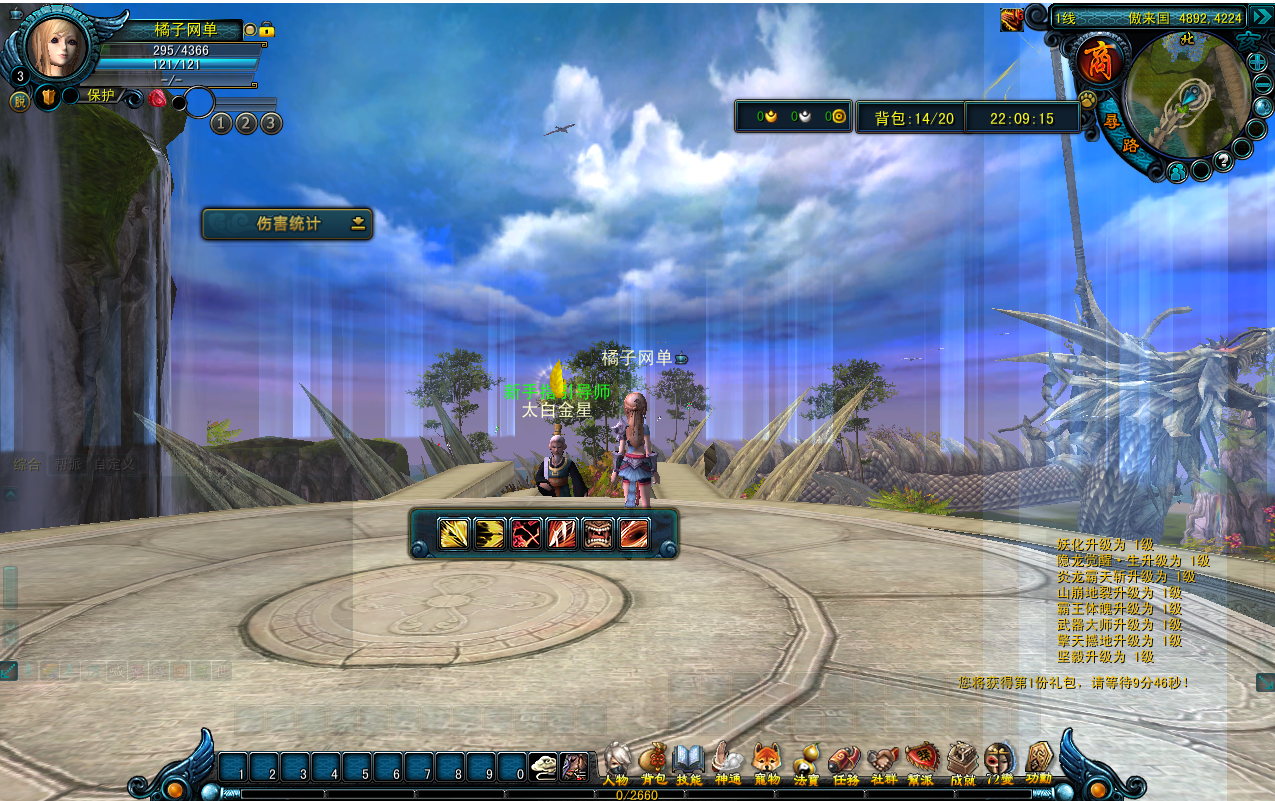The image size is (1275, 801).
Task: Collapse the minimap with the double-arrow button
Action: click(x=1260, y=16)
